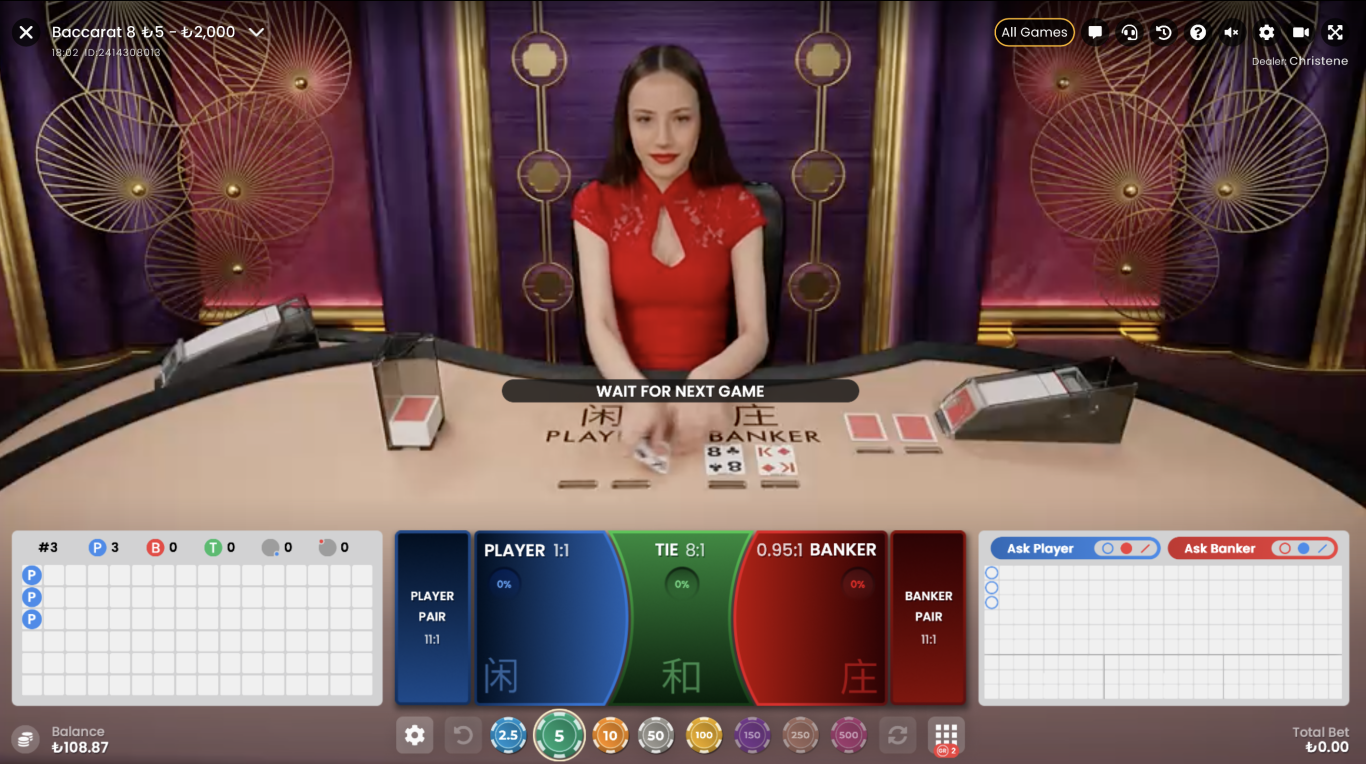Exit the game via X button
The height and width of the screenshot is (764, 1366).
click(x=25, y=31)
